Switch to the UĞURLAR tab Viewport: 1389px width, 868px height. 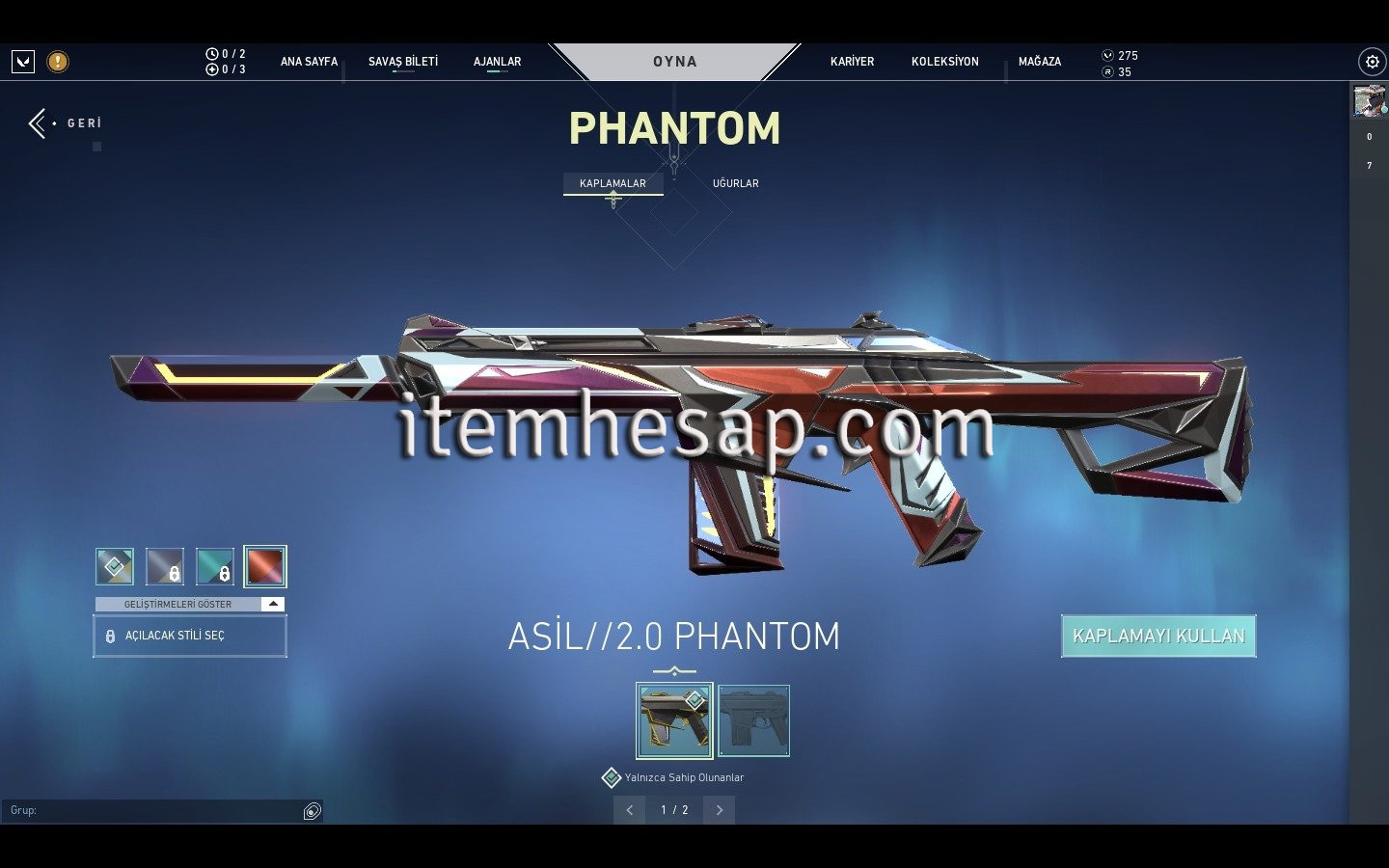735,182
